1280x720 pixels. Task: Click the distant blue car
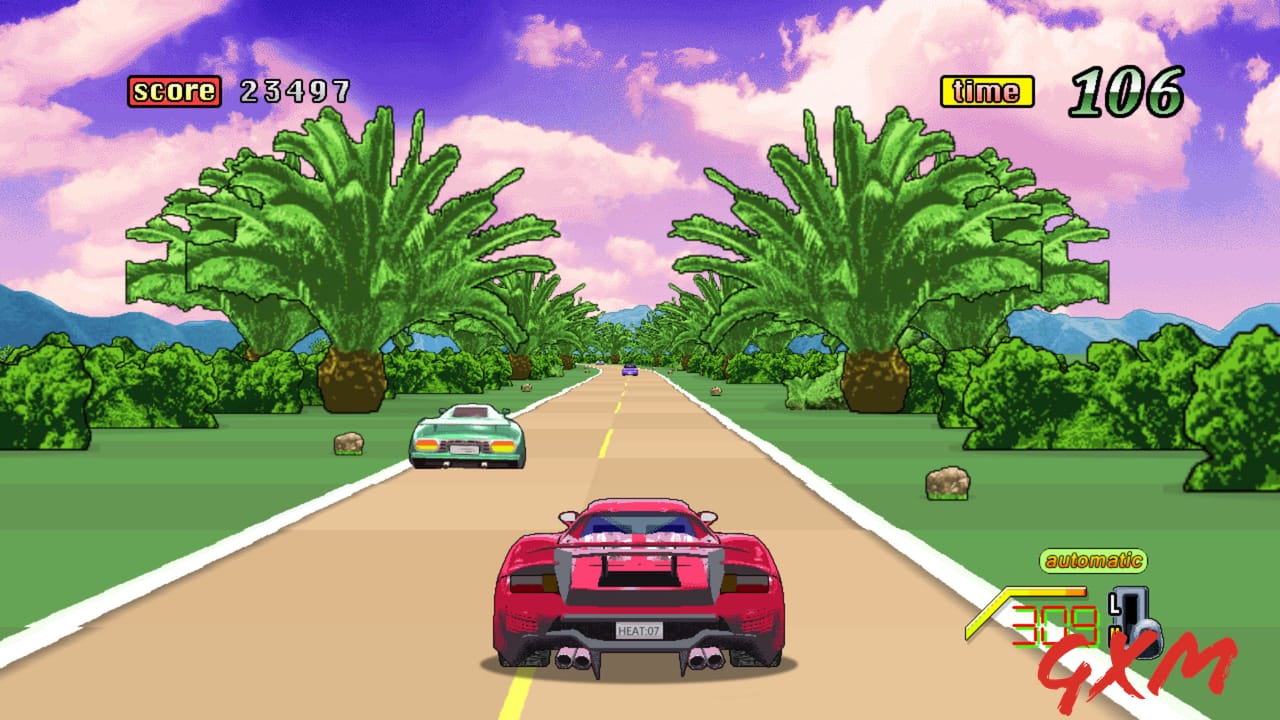pos(630,371)
